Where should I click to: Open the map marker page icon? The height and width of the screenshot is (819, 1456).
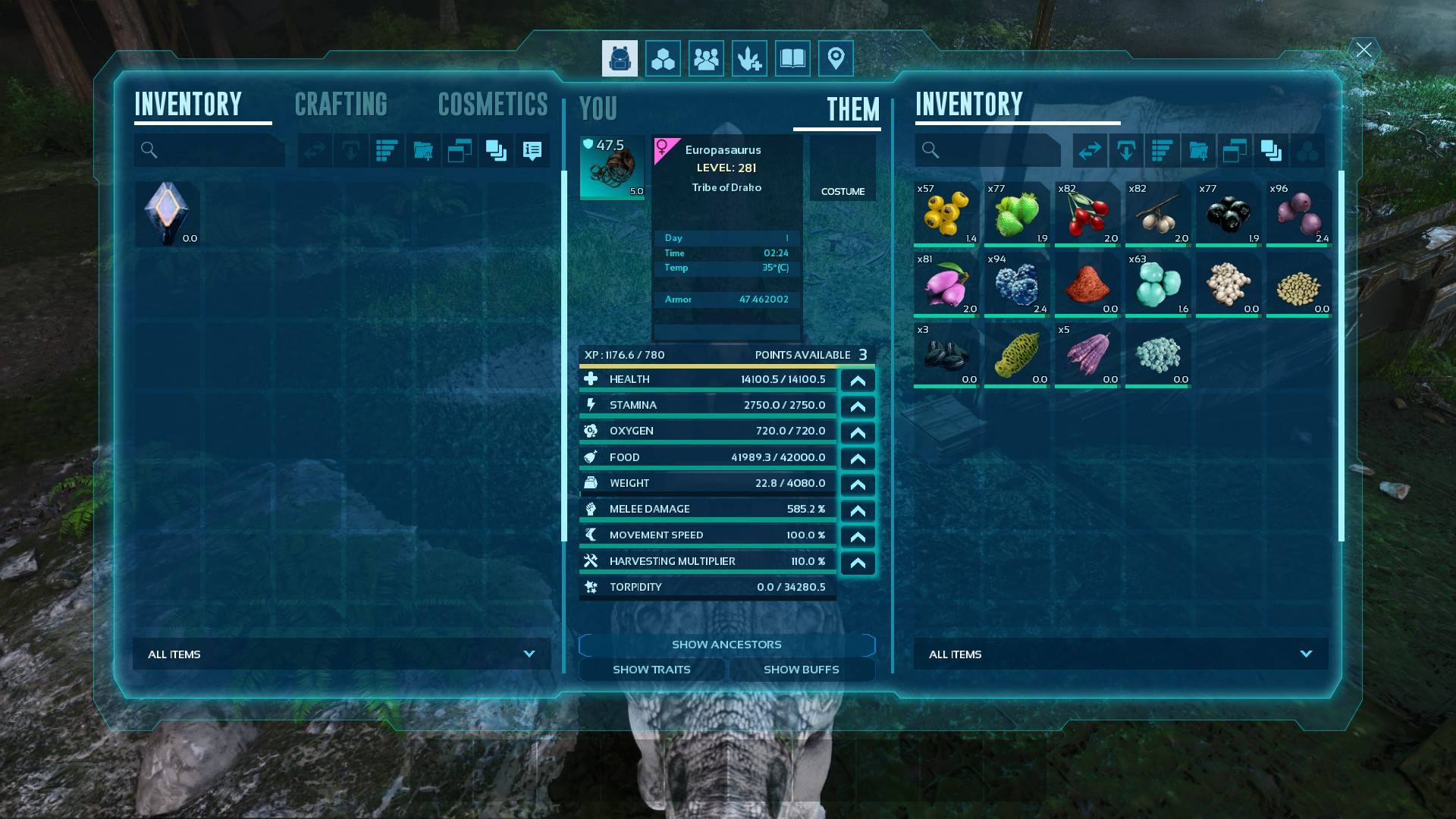836,58
